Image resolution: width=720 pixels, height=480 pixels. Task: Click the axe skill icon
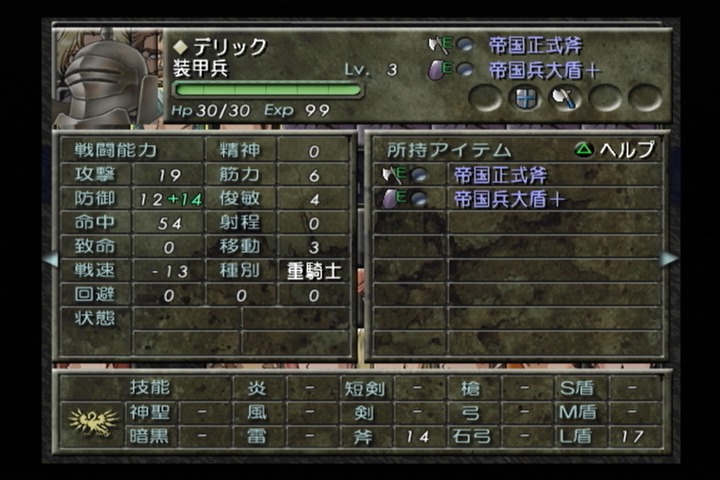tap(565, 98)
